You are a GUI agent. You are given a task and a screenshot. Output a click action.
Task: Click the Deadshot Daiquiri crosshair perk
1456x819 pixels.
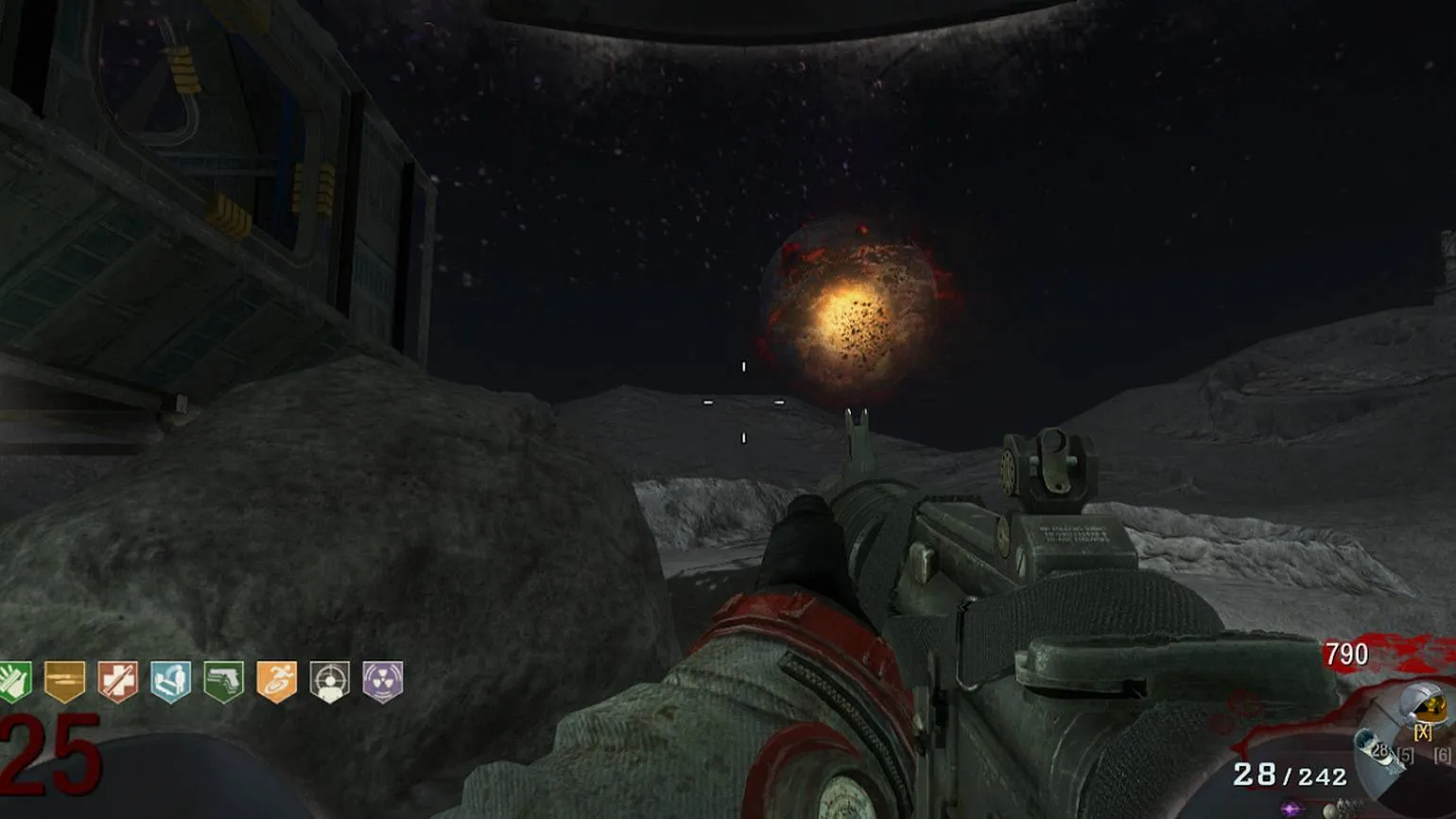pyautogui.click(x=330, y=682)
